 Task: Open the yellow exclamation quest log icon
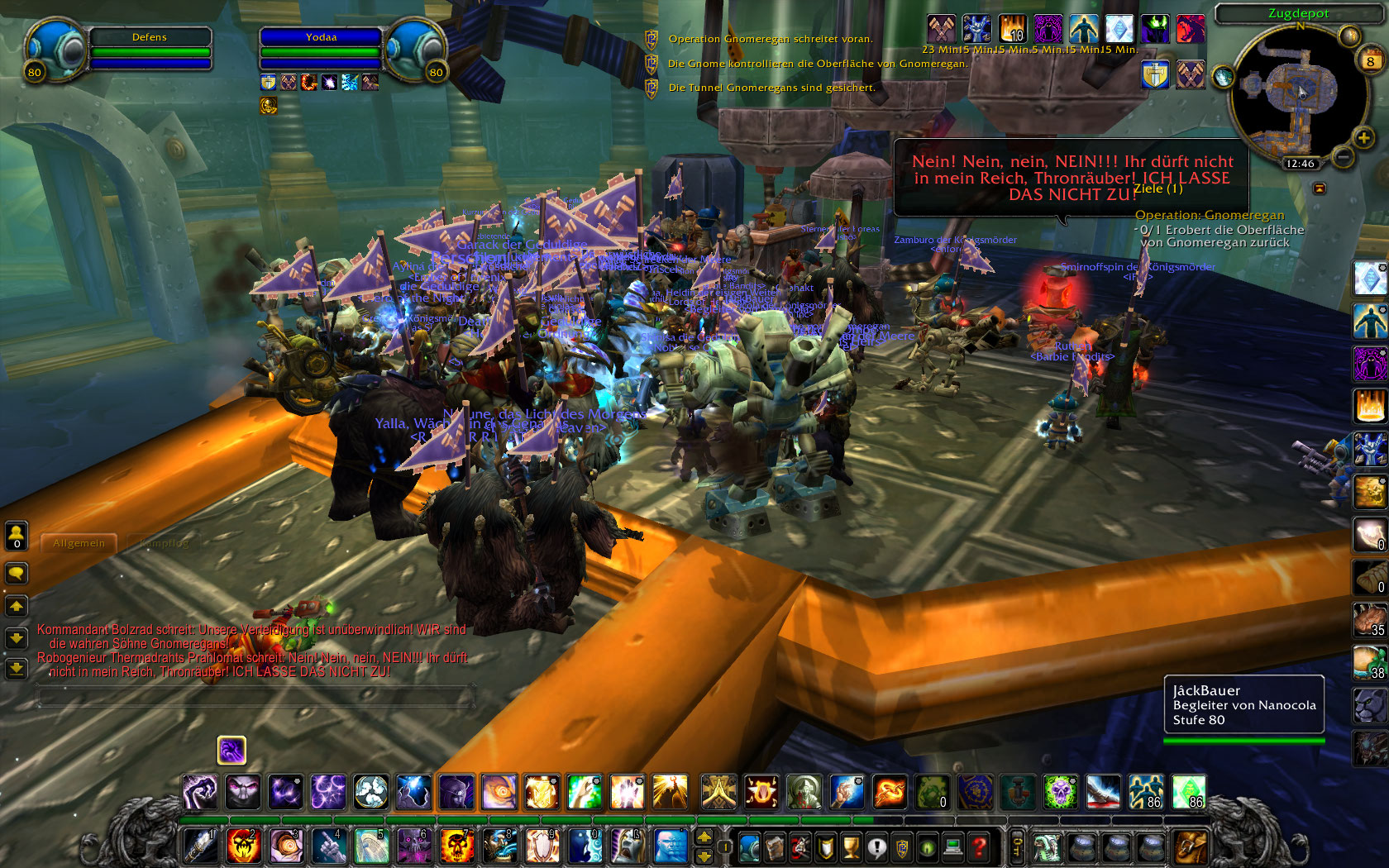(x=879, y=847)
